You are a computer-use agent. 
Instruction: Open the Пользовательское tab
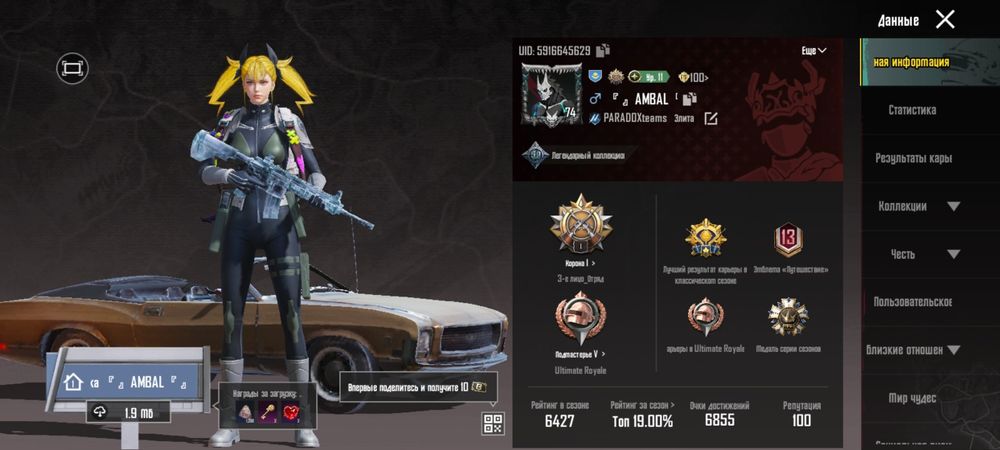click(x=912, y=302)
